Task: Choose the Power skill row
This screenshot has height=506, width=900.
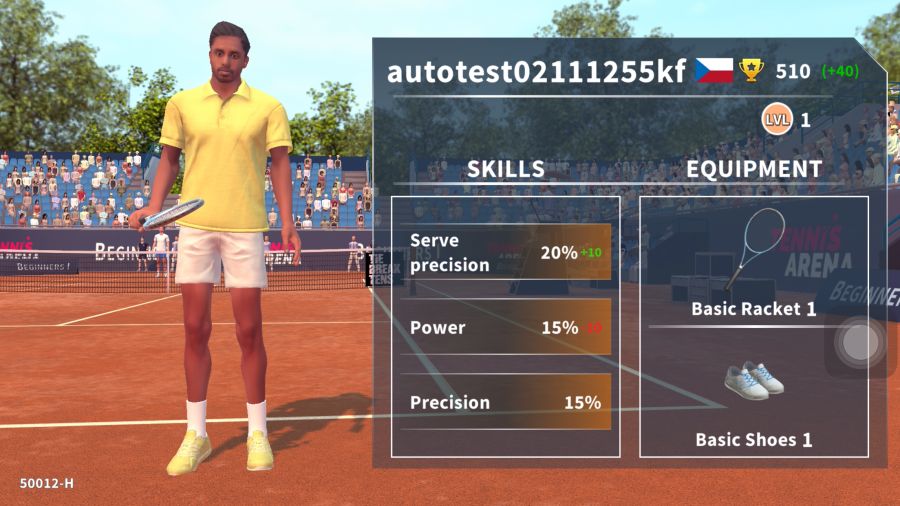Action: 505,327
